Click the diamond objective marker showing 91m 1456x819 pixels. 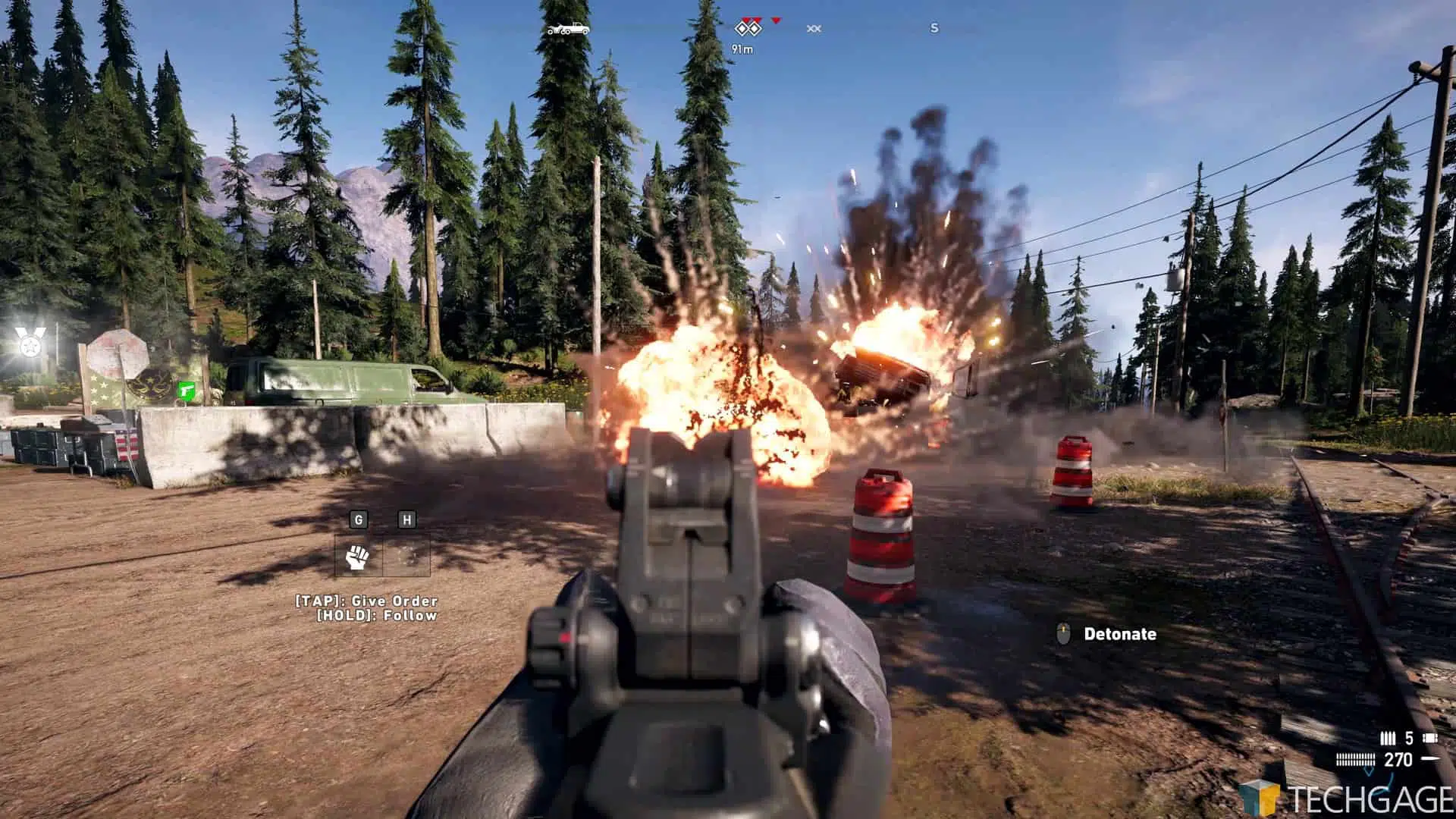click(x=748, y=29)
